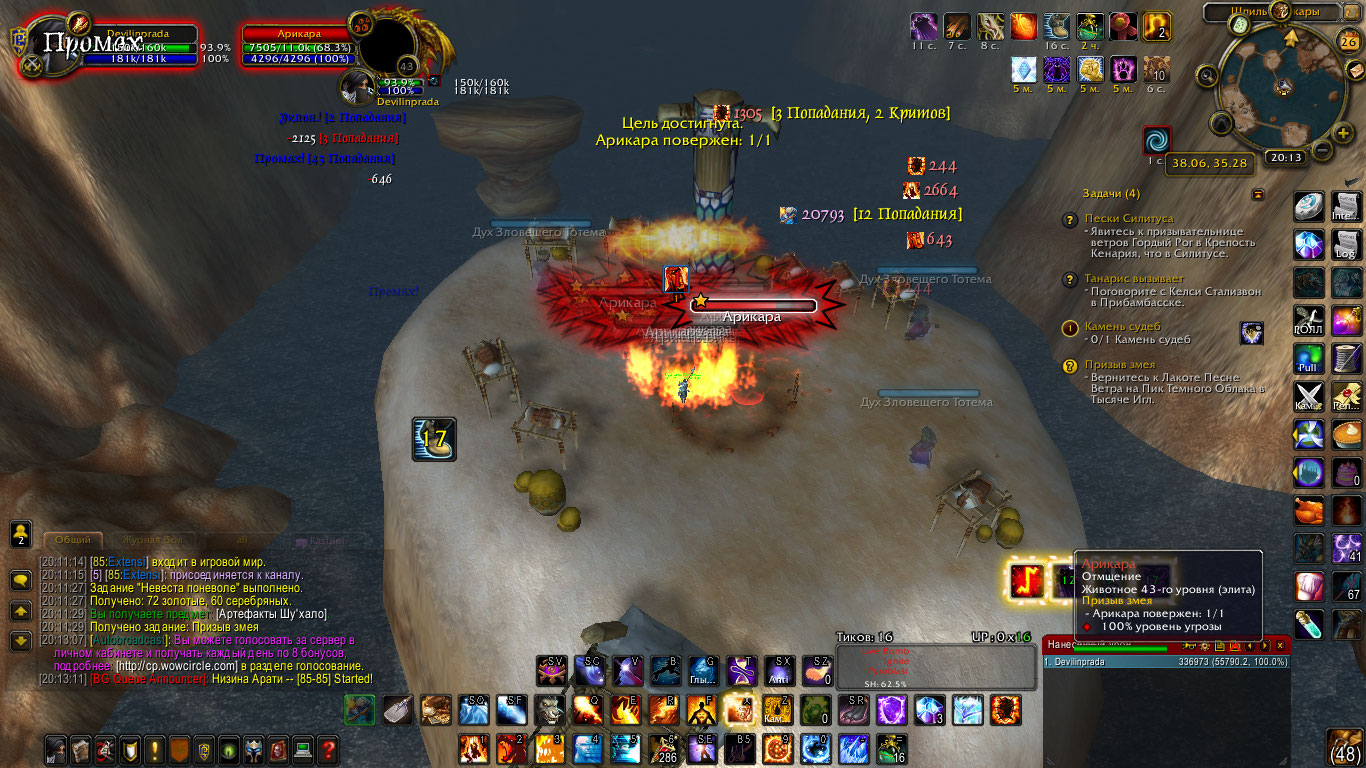Open the main menu computer icon

[x=302, y=749]
